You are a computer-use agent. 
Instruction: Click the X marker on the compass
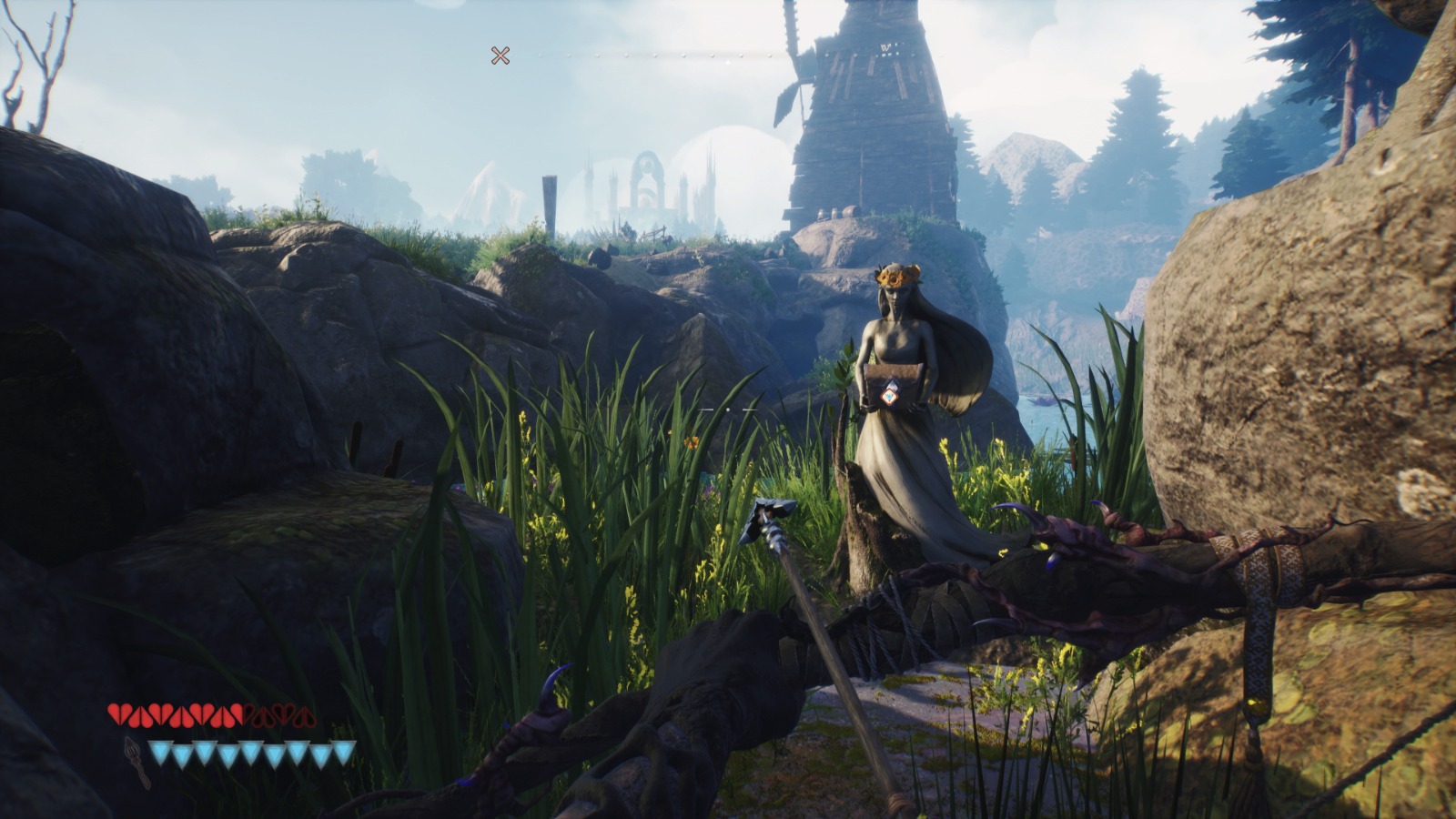tap(500, 56)
